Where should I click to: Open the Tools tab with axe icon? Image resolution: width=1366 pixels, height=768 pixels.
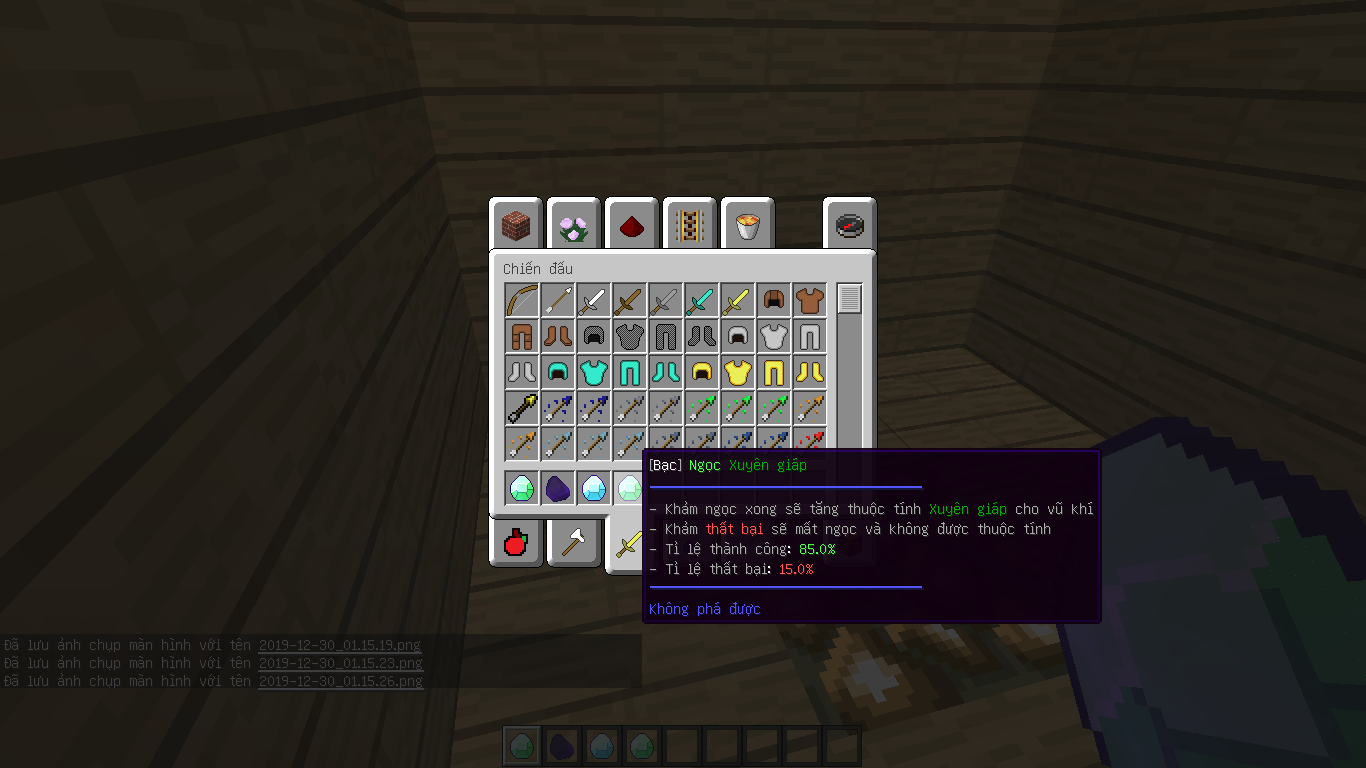[574, 543]
